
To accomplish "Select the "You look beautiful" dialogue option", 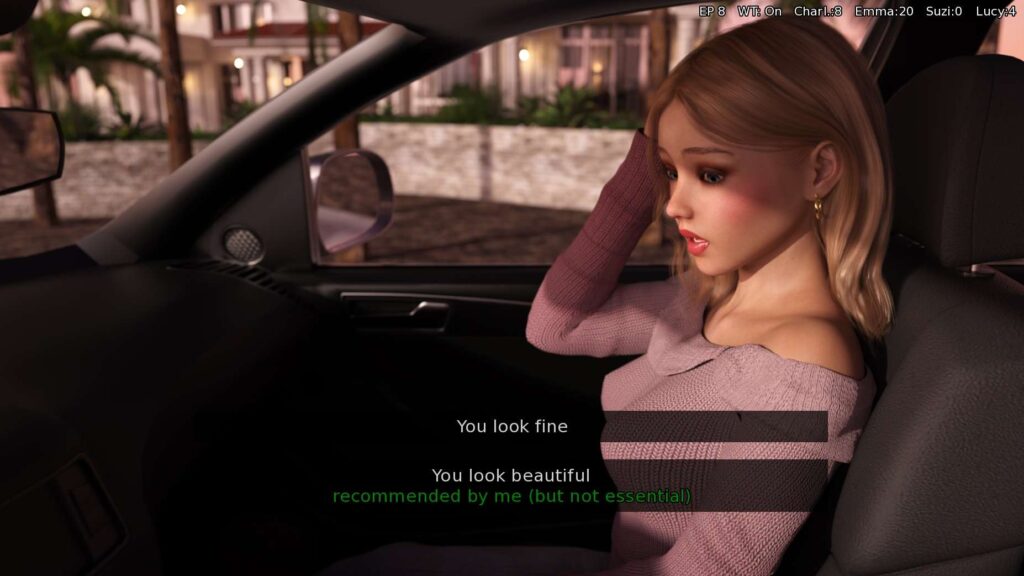I will coord(511,477).
